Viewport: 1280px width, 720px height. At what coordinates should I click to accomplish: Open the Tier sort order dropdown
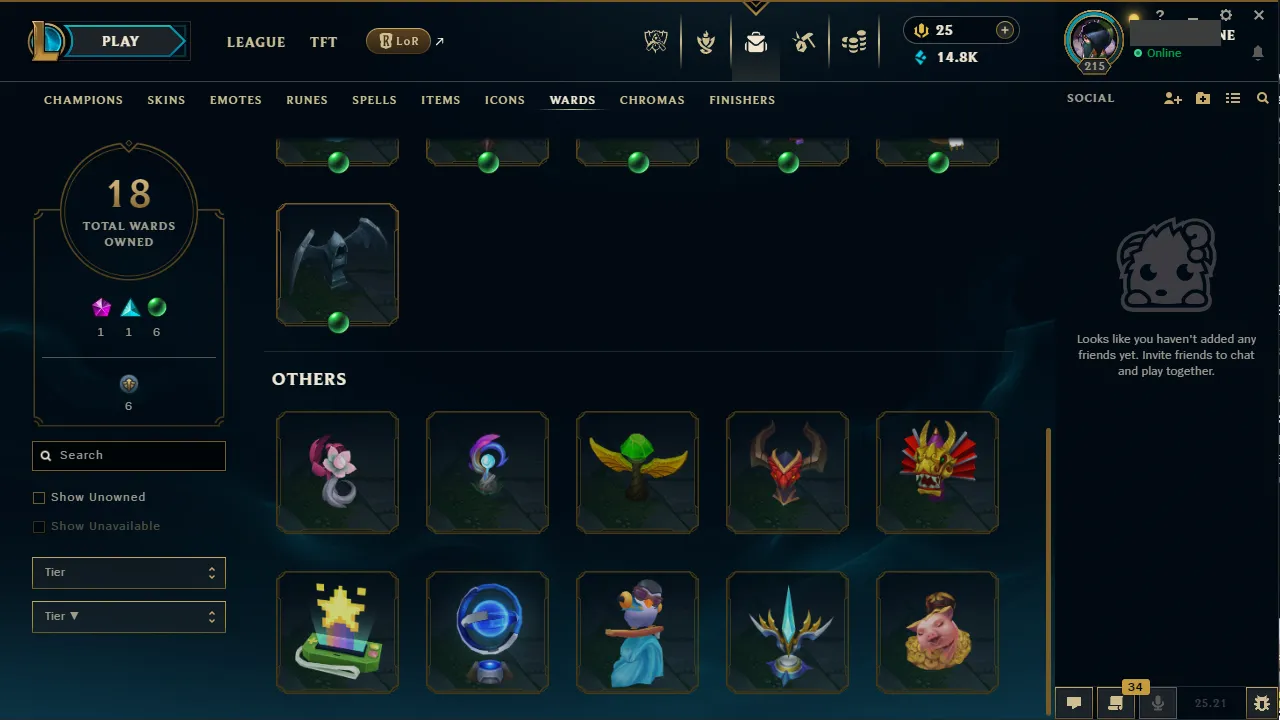click(128, 616)
